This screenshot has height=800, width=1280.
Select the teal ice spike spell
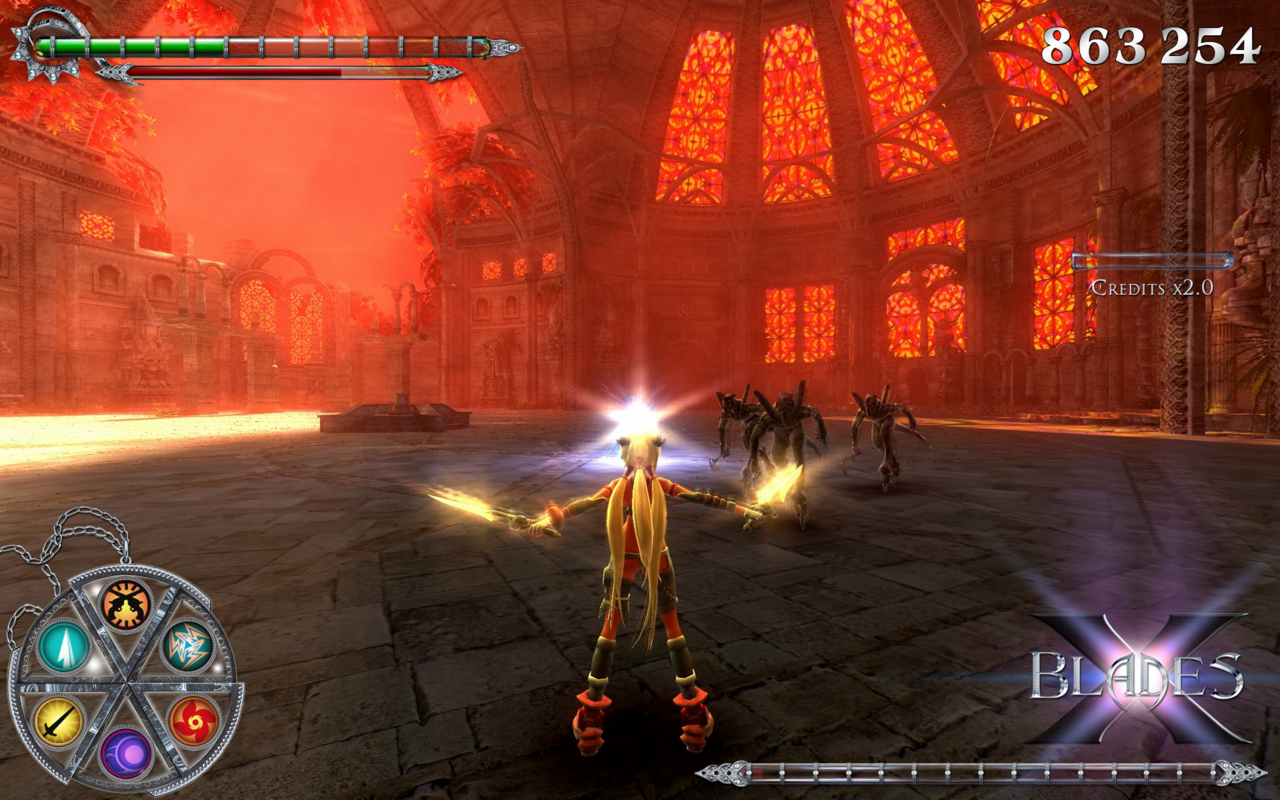[63, 647]
